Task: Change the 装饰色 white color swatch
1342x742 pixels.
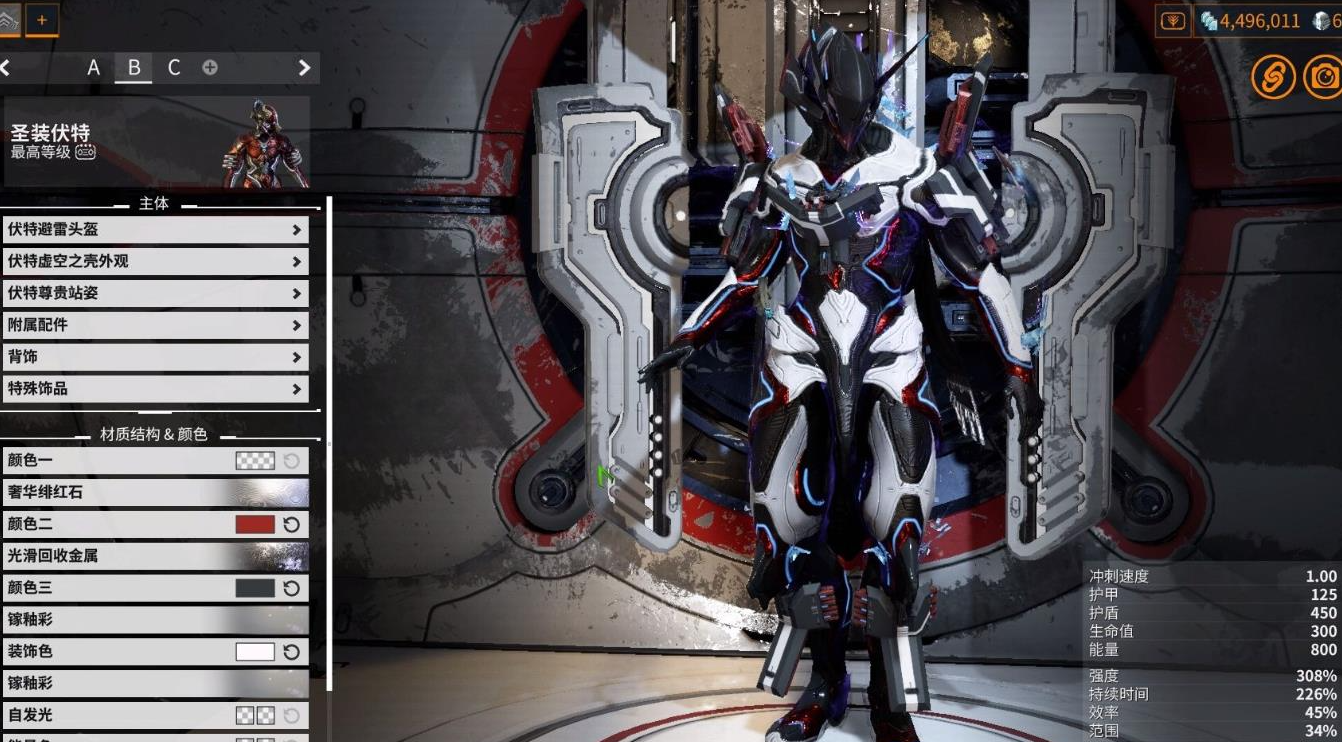Action: [x=255, y=652]
